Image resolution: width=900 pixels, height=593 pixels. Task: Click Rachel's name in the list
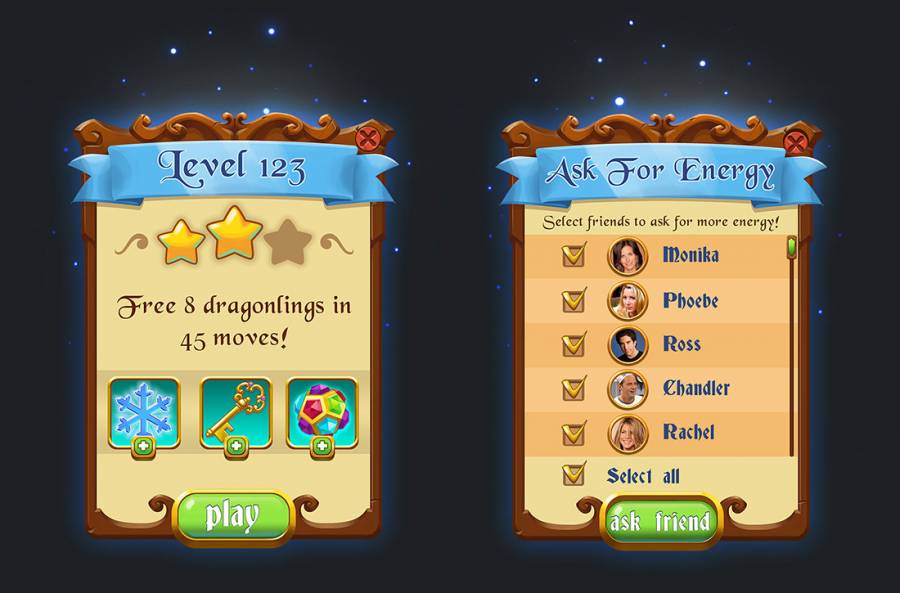(x=689, y=433)
